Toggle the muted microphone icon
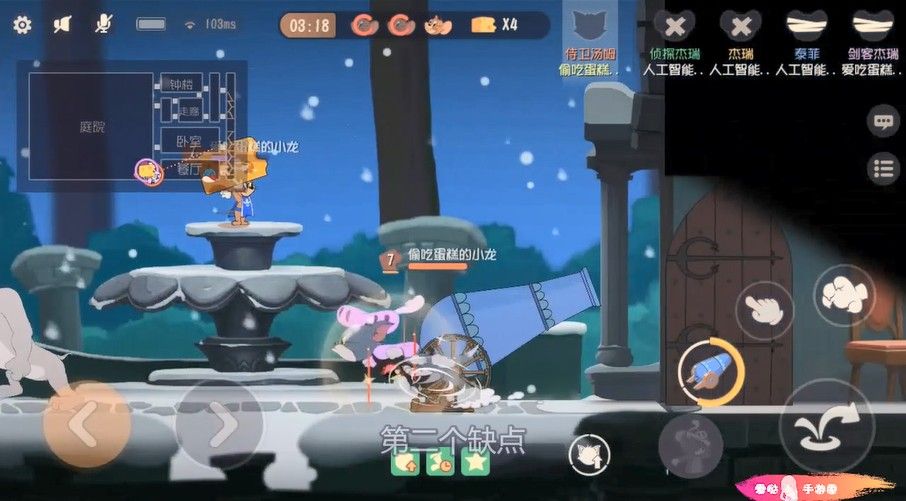 [103, 24]
